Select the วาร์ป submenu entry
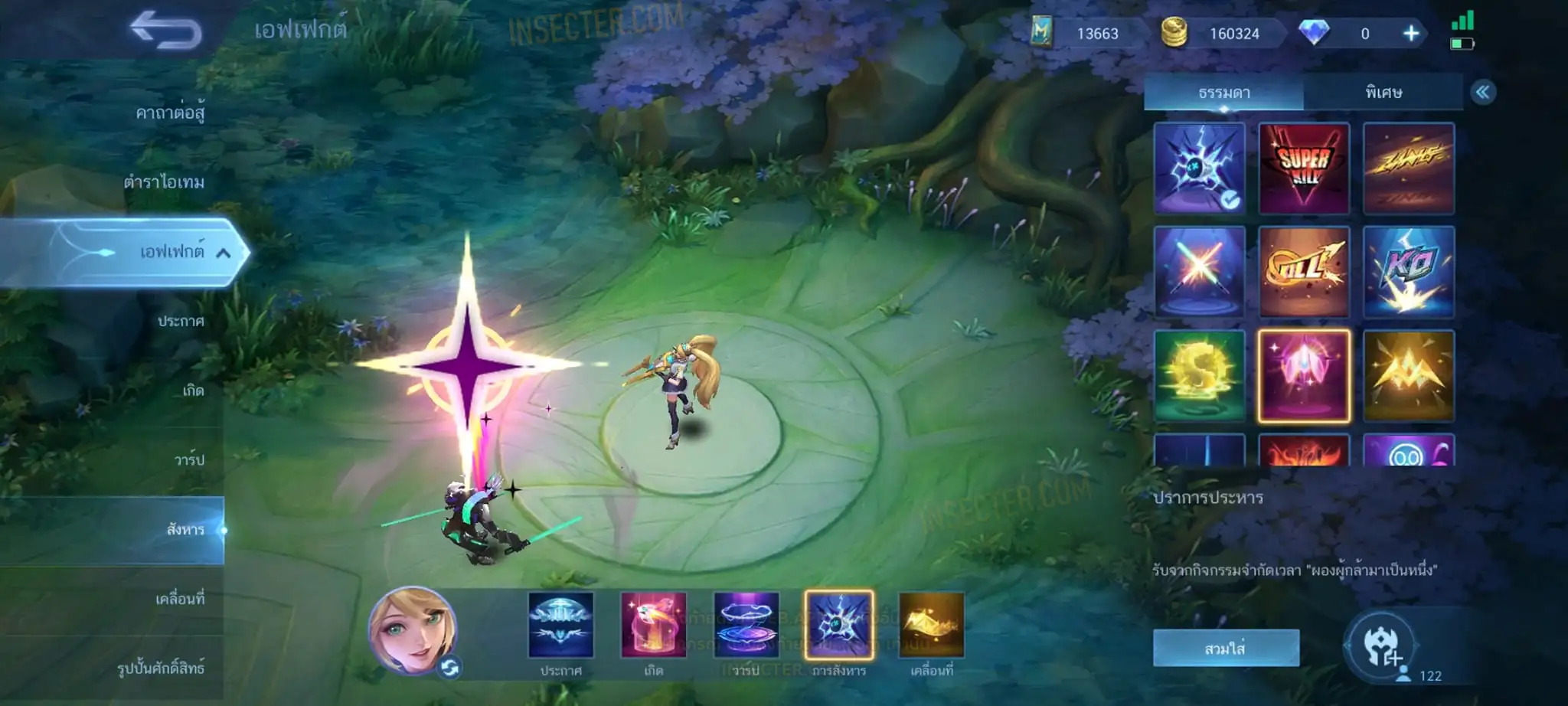1568x706 pixels. click(x=188, y=460)
